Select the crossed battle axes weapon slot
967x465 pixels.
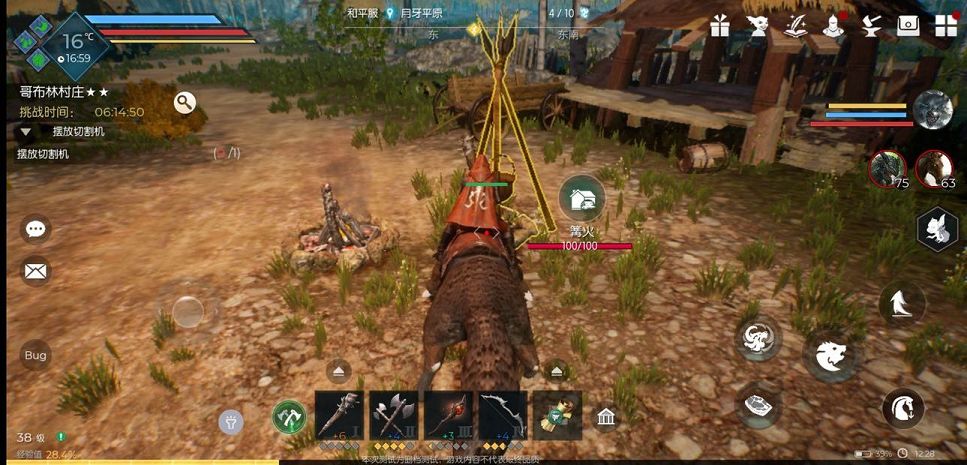(x=393, y=414)
